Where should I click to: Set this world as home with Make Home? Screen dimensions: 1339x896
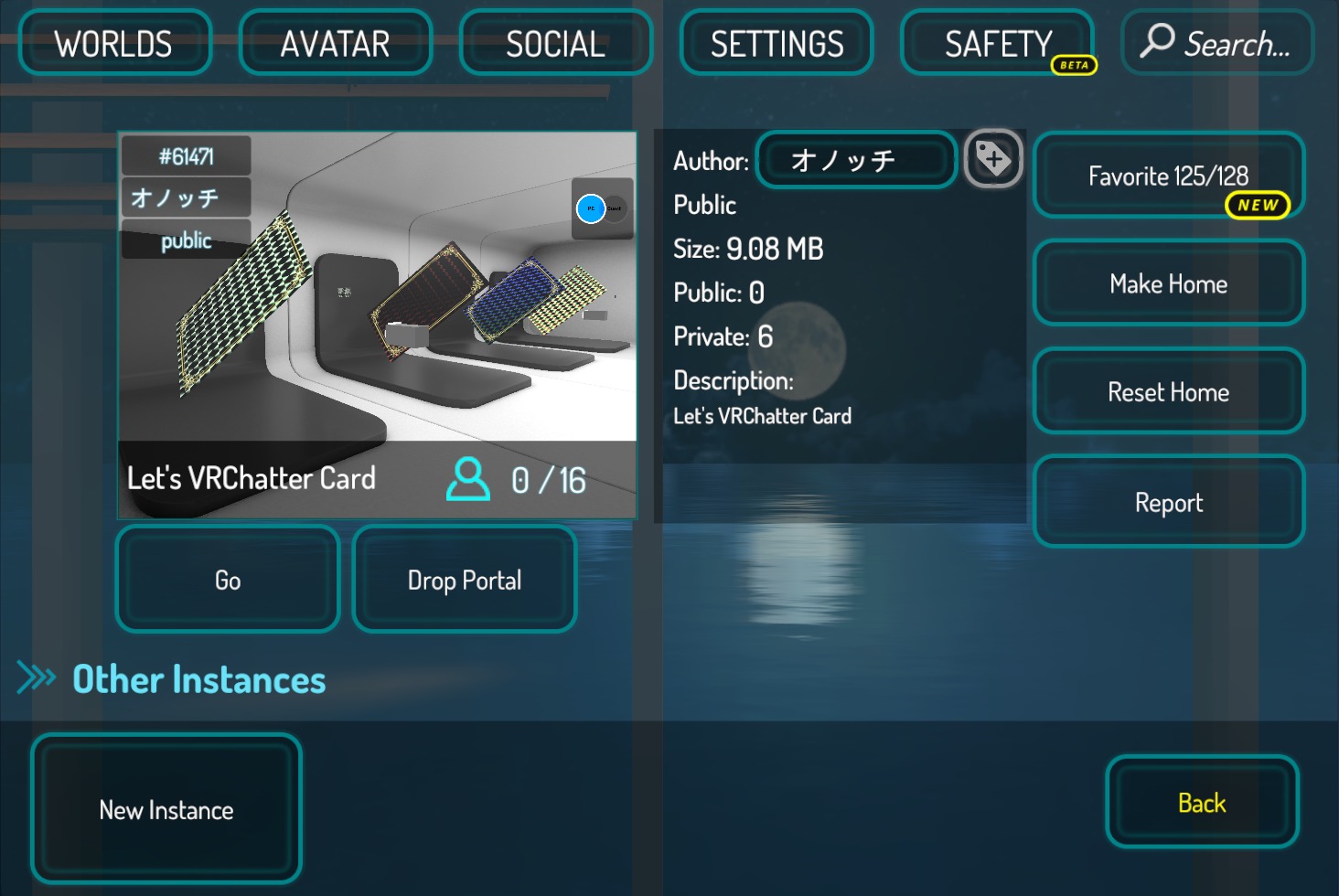pyautogui.click(x=1168, y=283)
